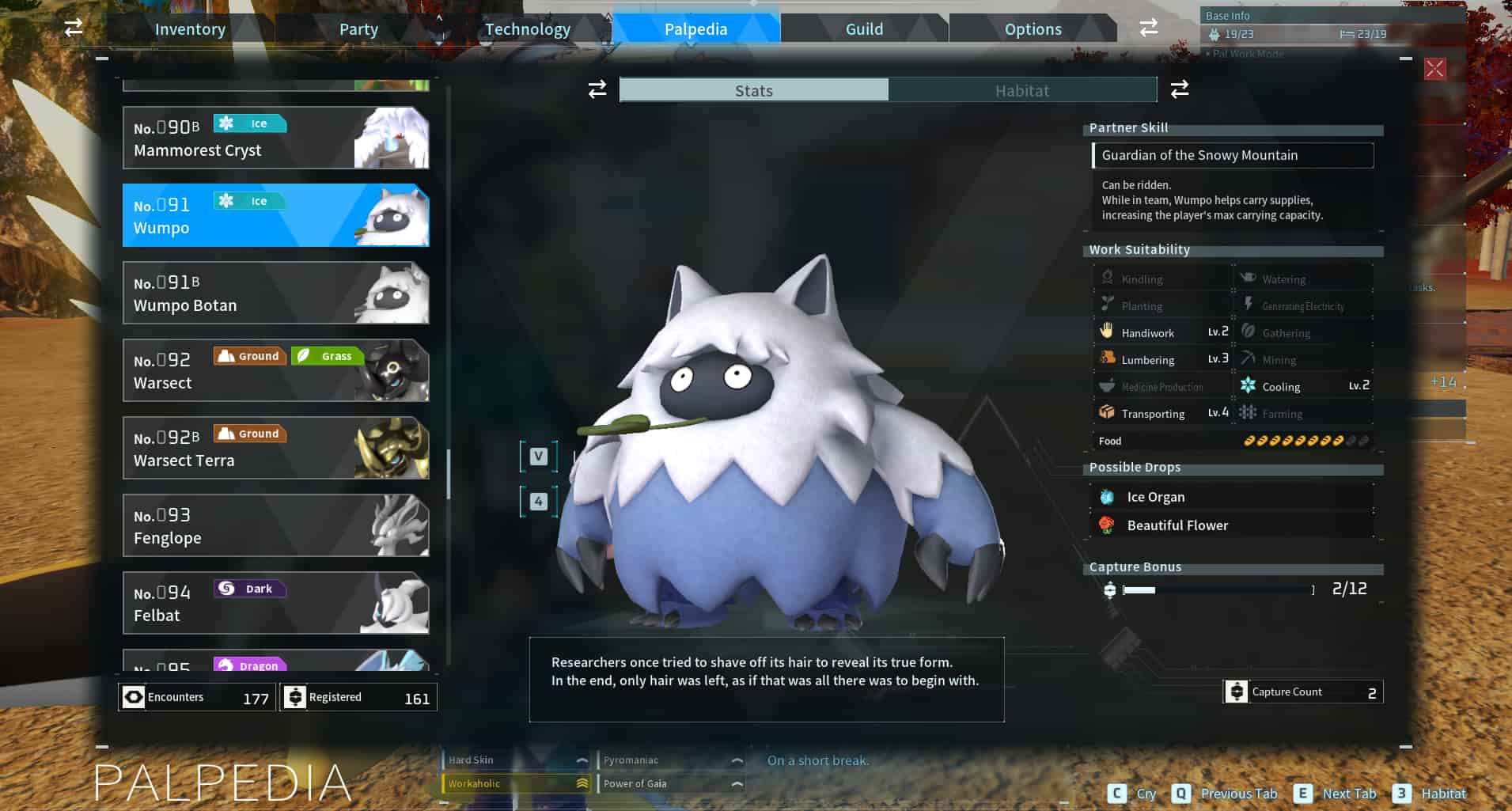
Task: Click the Ice Organ drop icon
Action: [1107, 496]
